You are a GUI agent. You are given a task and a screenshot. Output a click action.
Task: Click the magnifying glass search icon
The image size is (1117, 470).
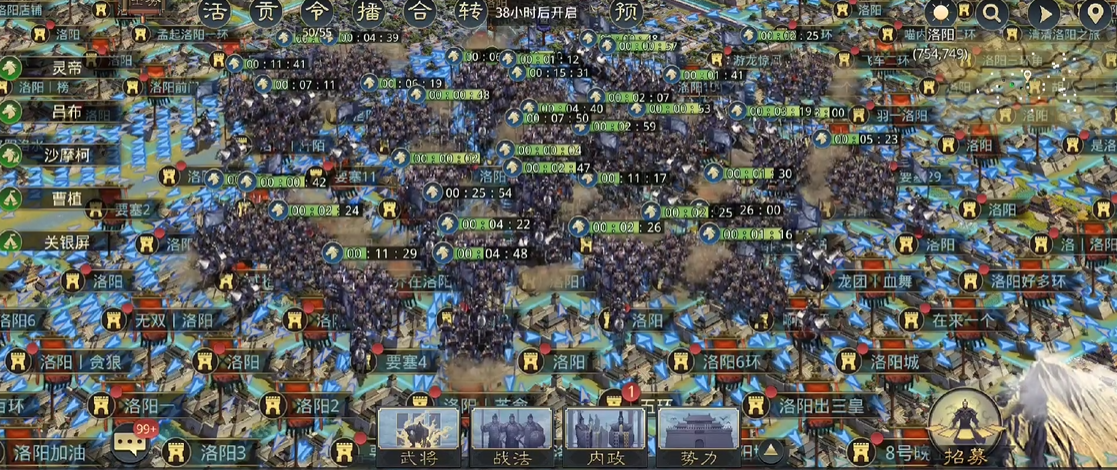click(992, 14)
